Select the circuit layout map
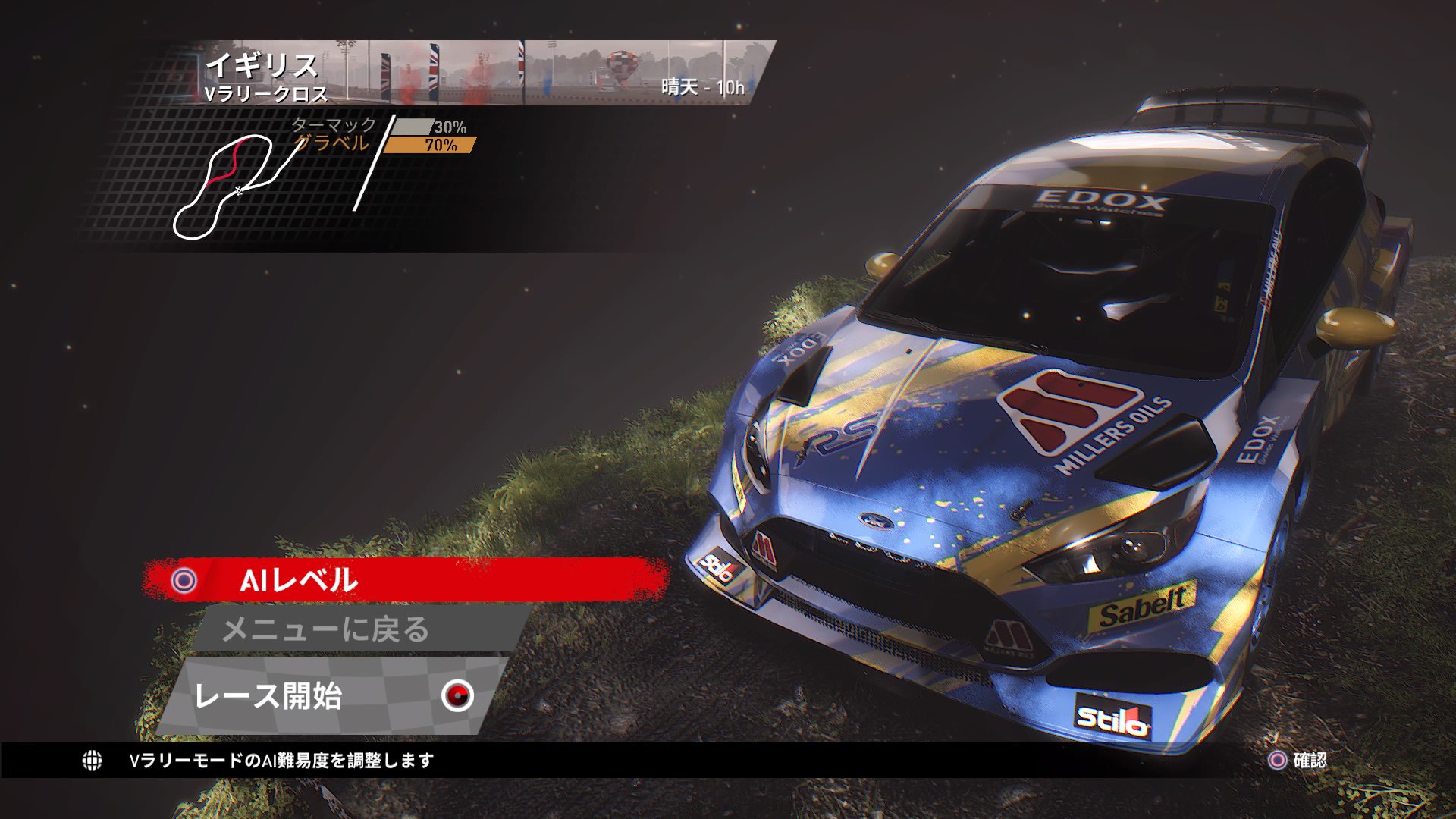Image resolution: width=1456 pixels, height=819 pixels. (x=224, y=187)
